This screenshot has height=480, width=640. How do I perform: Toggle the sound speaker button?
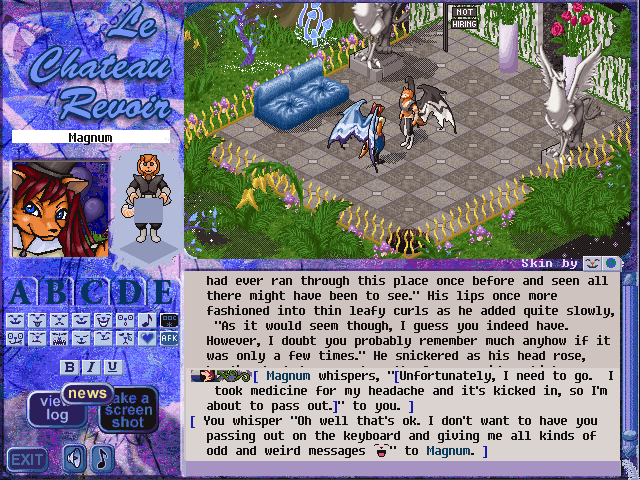tap(74, 458)
